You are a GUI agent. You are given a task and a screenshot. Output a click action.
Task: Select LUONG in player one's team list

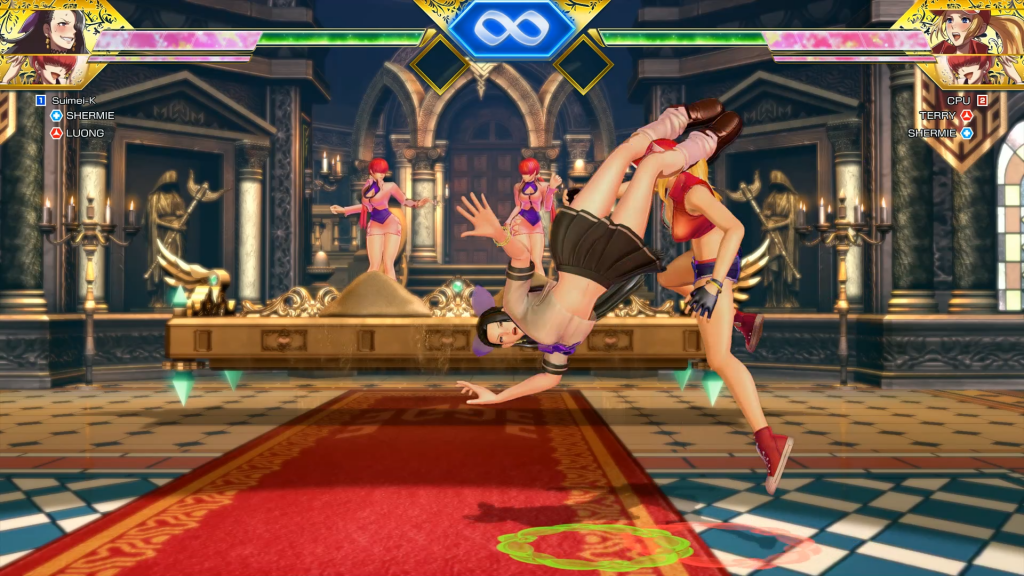(84, 132)
